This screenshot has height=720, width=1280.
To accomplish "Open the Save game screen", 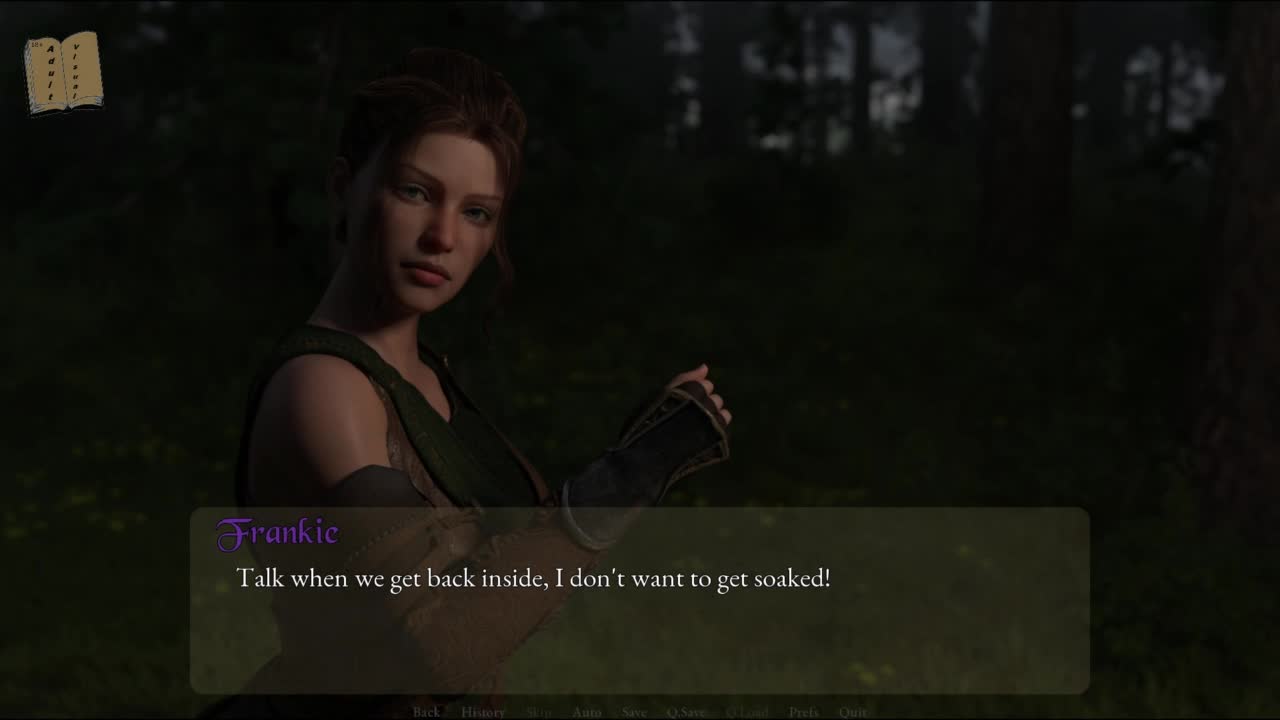I will 634,712.
